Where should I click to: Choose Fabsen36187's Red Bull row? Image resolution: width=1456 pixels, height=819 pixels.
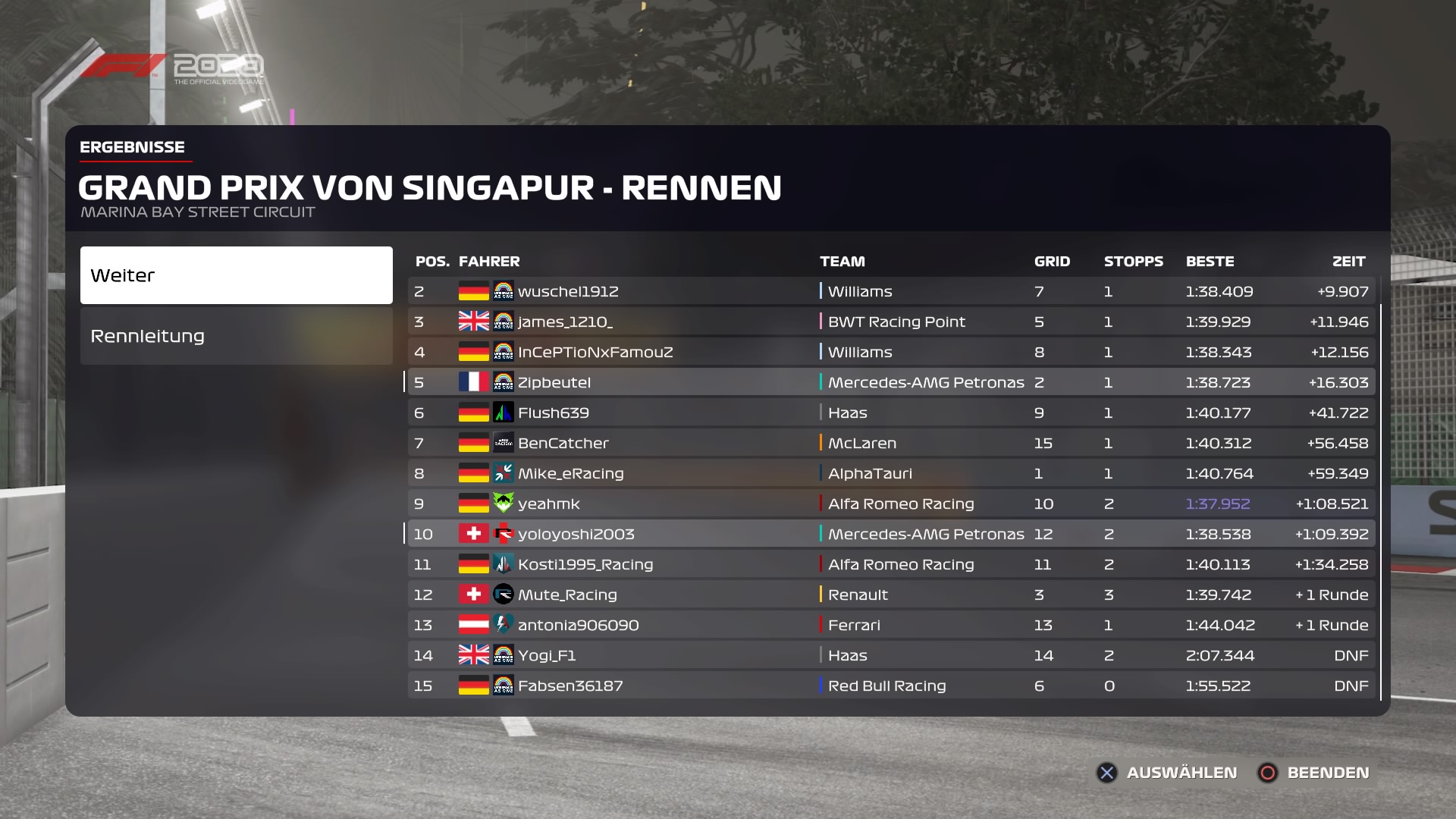(891, 686)
